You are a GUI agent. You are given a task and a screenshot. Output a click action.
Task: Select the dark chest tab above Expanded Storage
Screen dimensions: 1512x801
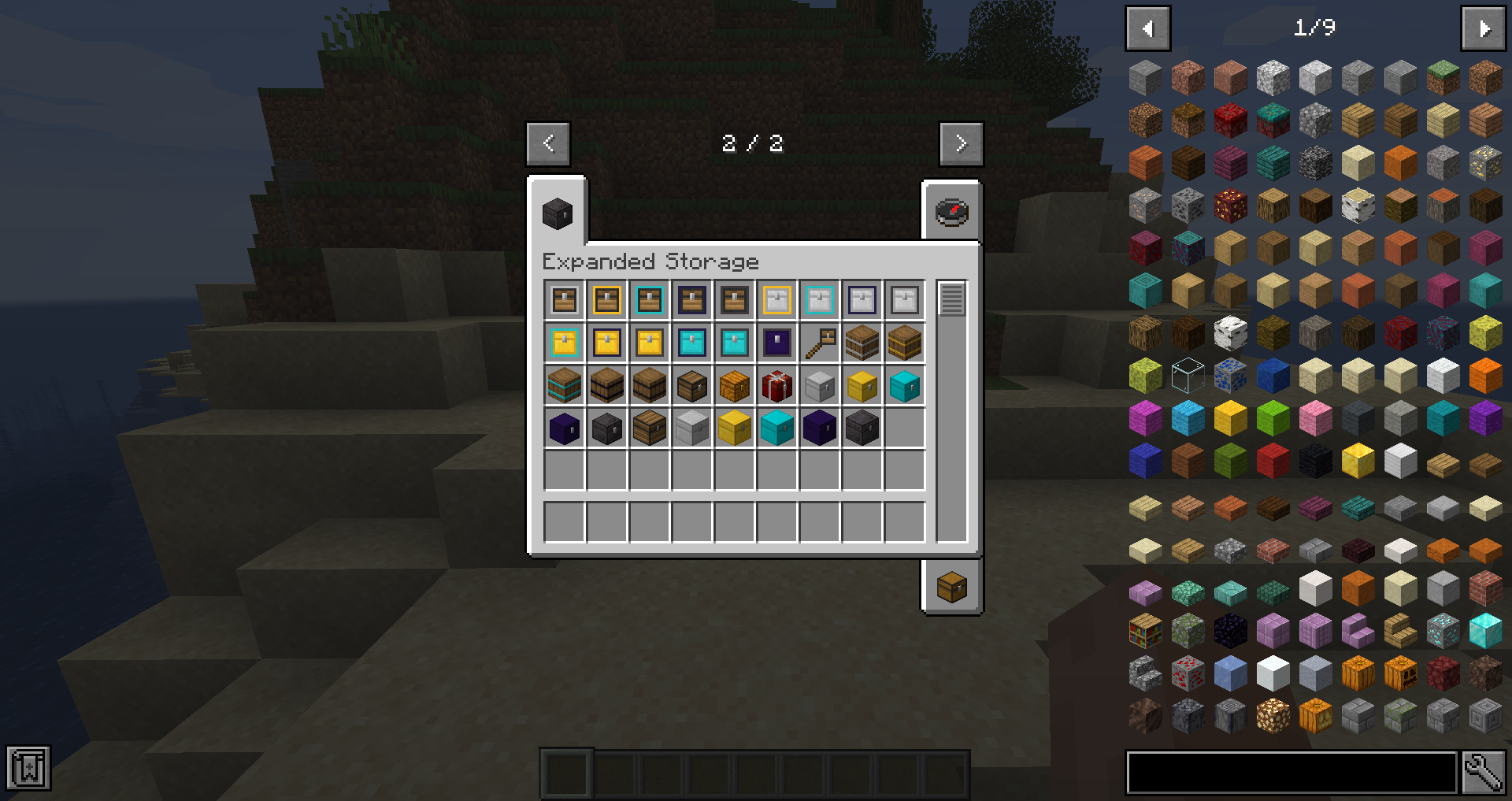click(557, 213)
